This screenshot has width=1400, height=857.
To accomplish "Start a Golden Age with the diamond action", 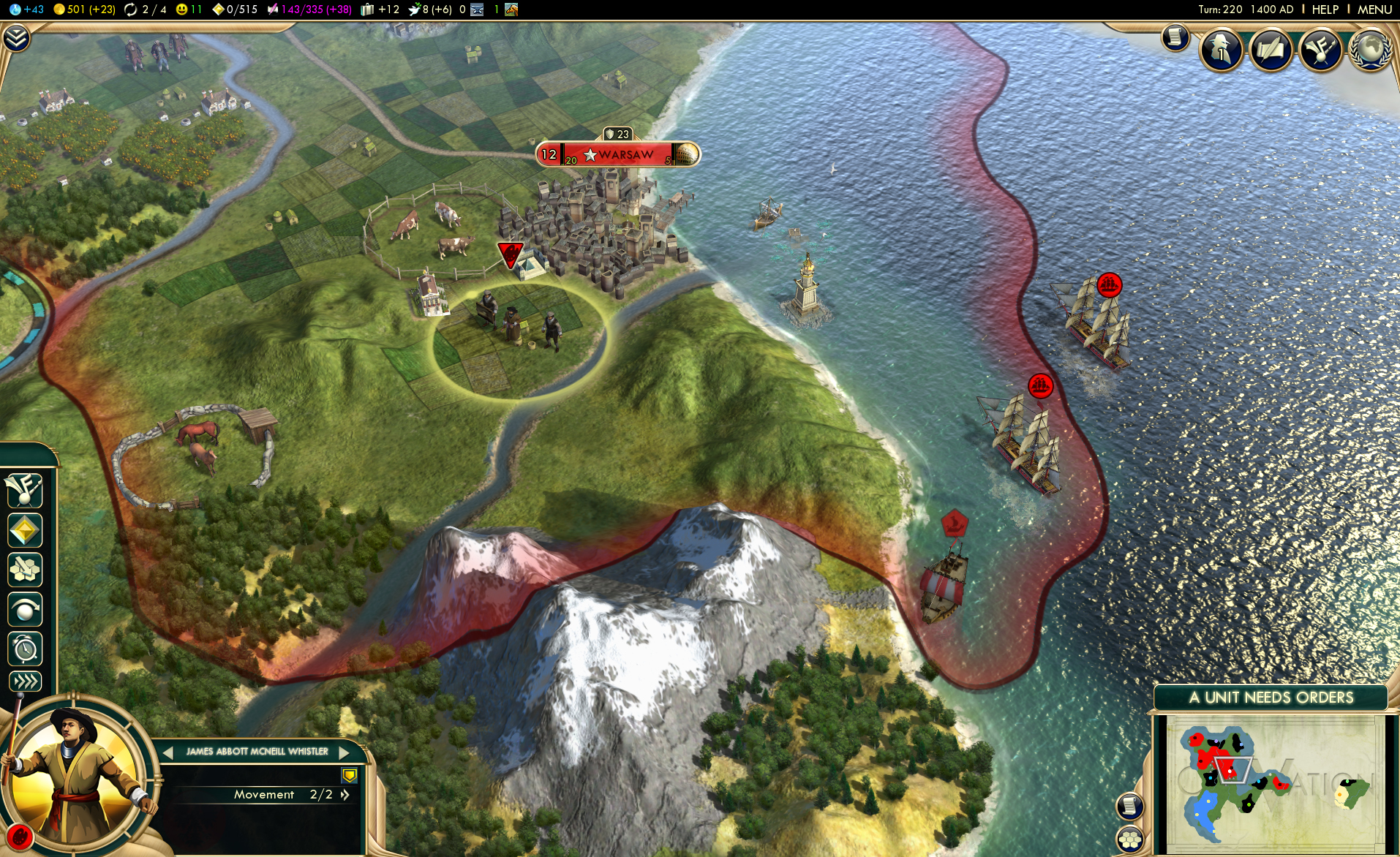I will pyautogui.click(x=25, y=530).
